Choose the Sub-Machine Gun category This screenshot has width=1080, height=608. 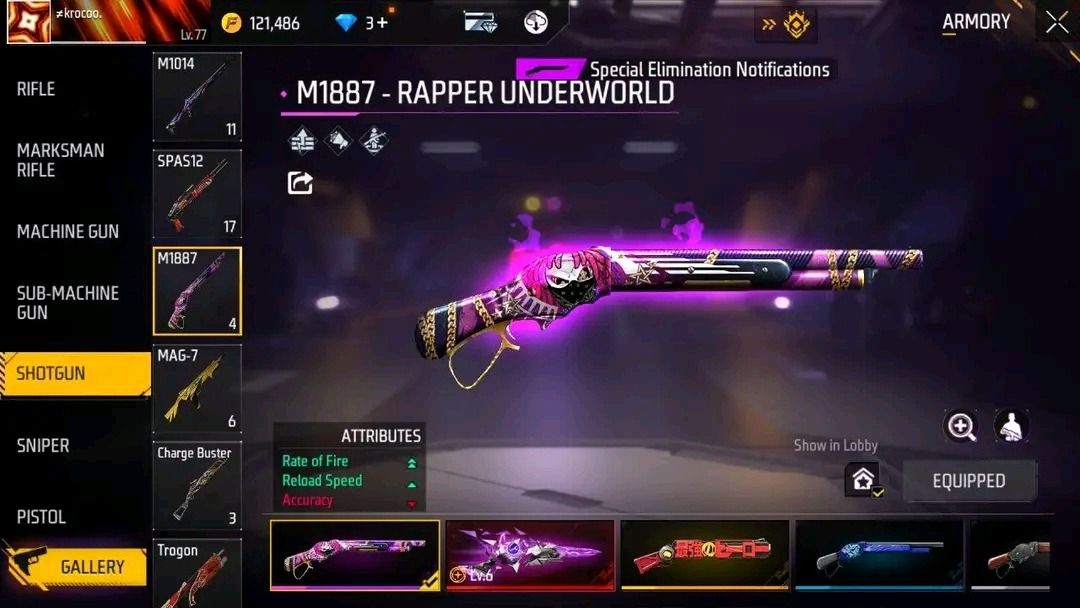pyautogui.click(x=67, y=302)
